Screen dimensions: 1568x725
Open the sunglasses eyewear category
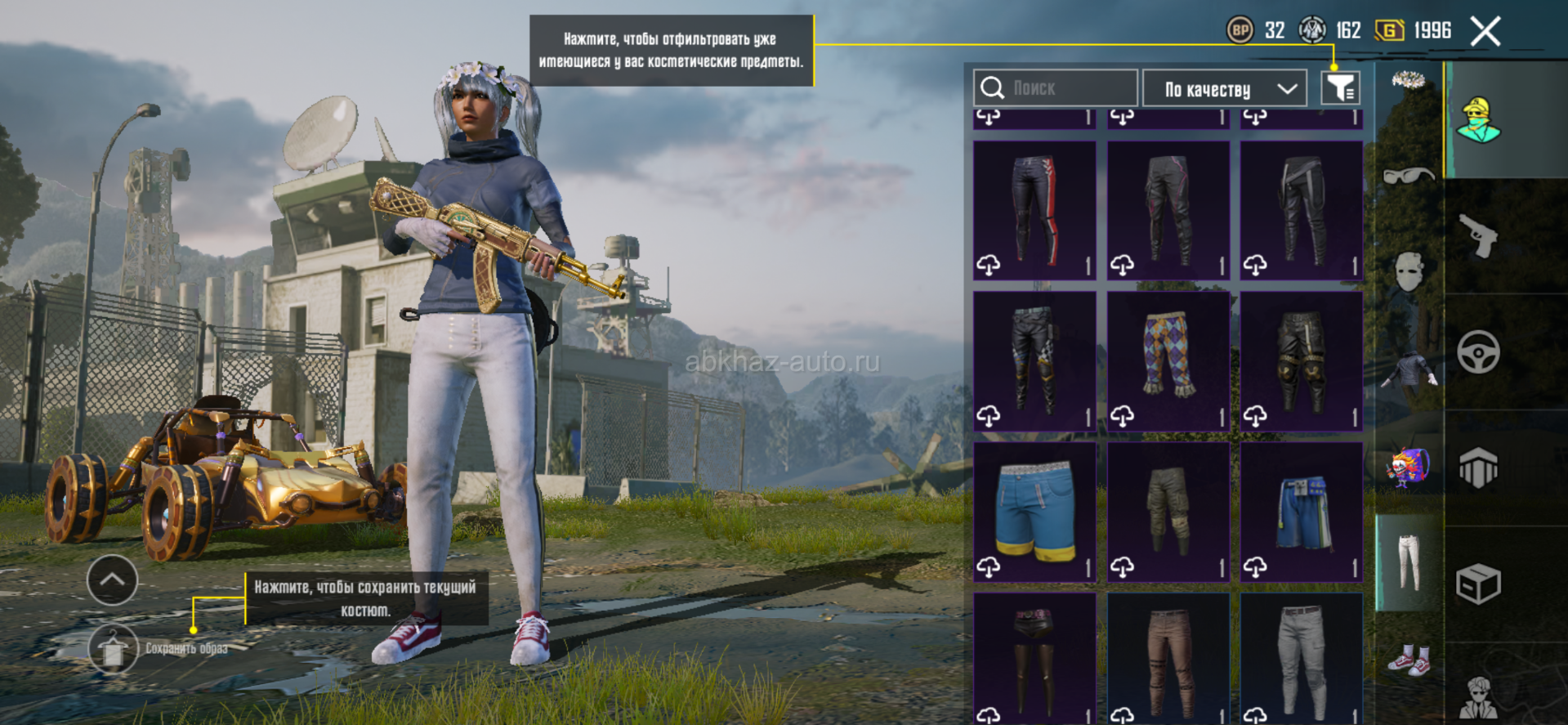coord(1409,175)
